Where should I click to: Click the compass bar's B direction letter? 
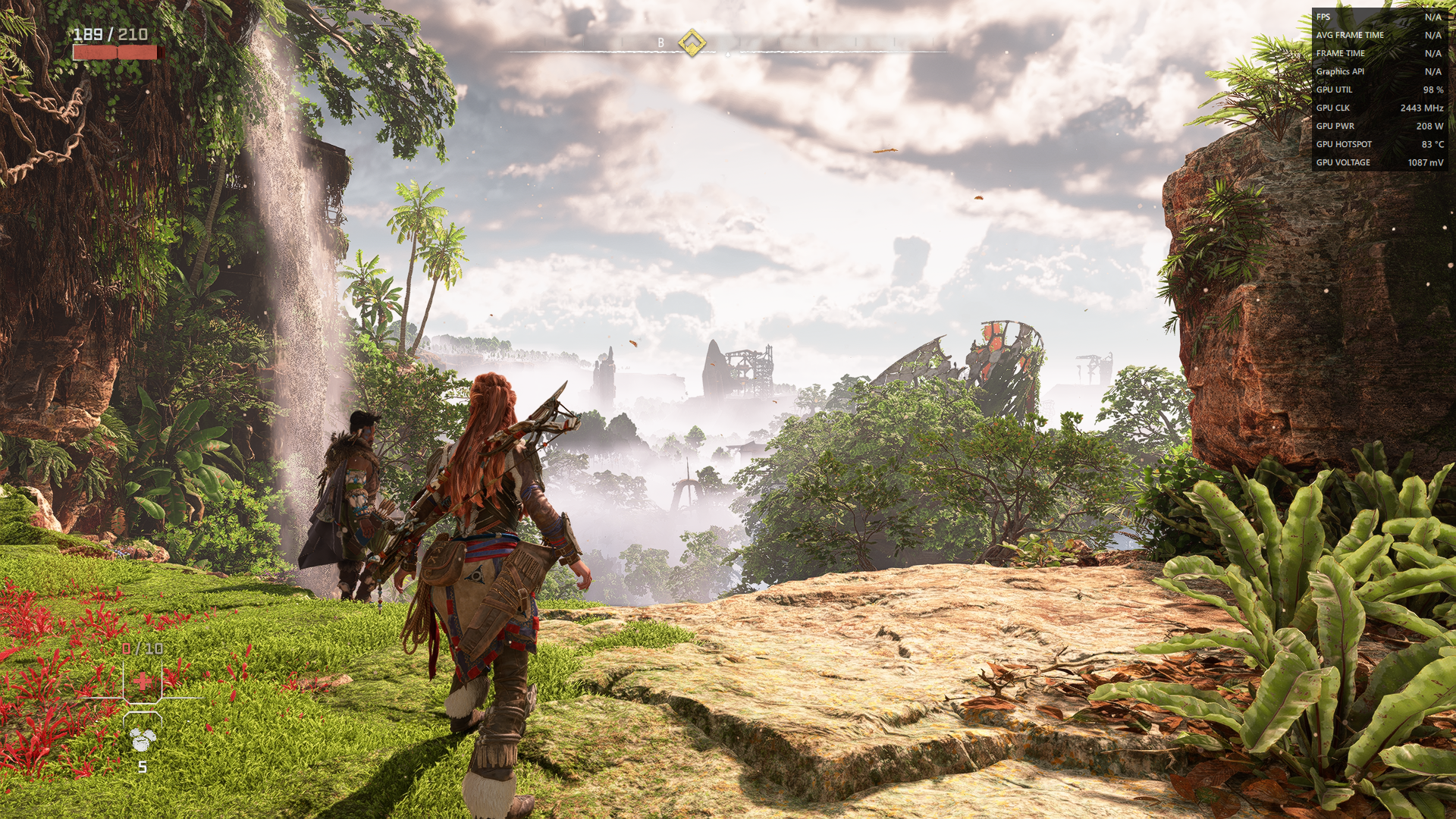point(661,43)
